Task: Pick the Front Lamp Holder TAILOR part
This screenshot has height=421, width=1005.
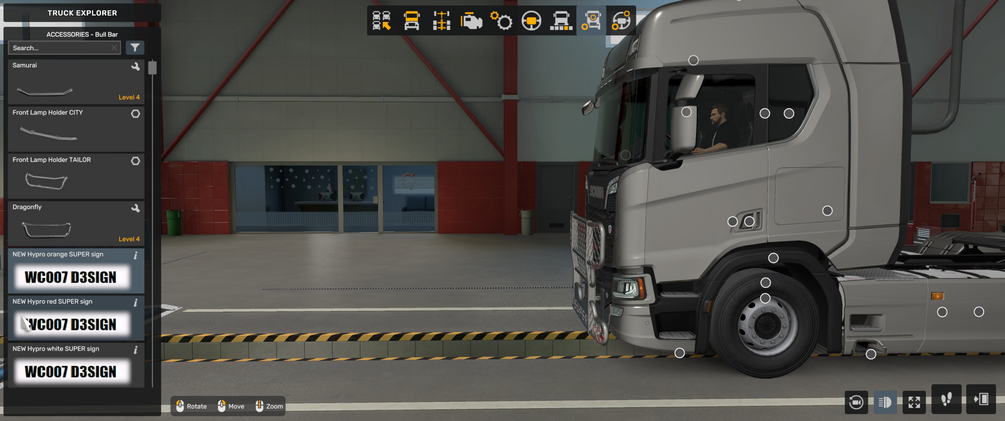Action: (75, 175)
